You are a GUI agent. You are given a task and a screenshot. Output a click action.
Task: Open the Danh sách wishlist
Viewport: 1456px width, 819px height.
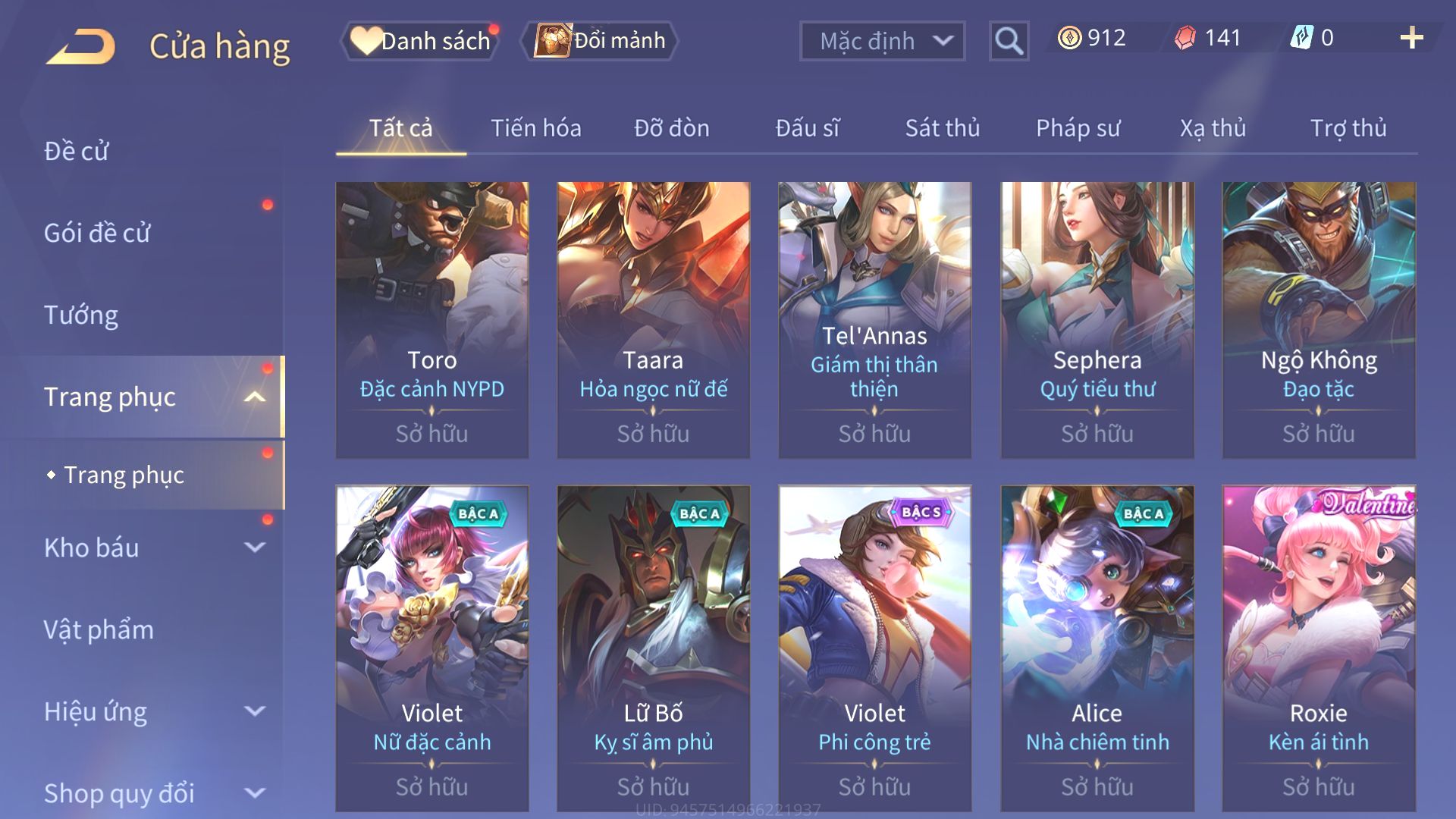point(422,41)
